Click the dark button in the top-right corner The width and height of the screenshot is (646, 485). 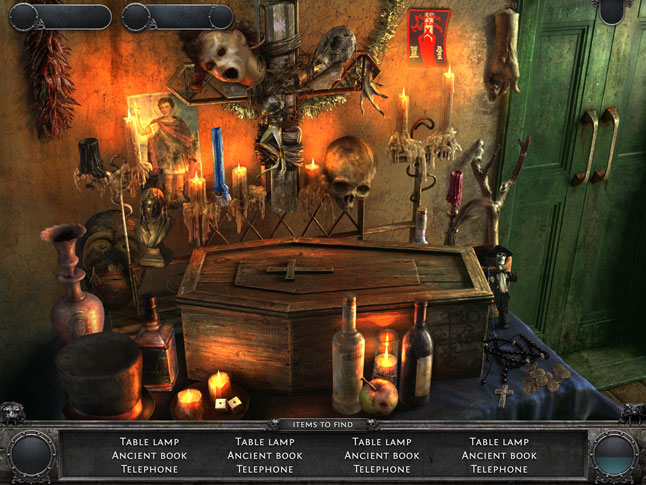612,10
